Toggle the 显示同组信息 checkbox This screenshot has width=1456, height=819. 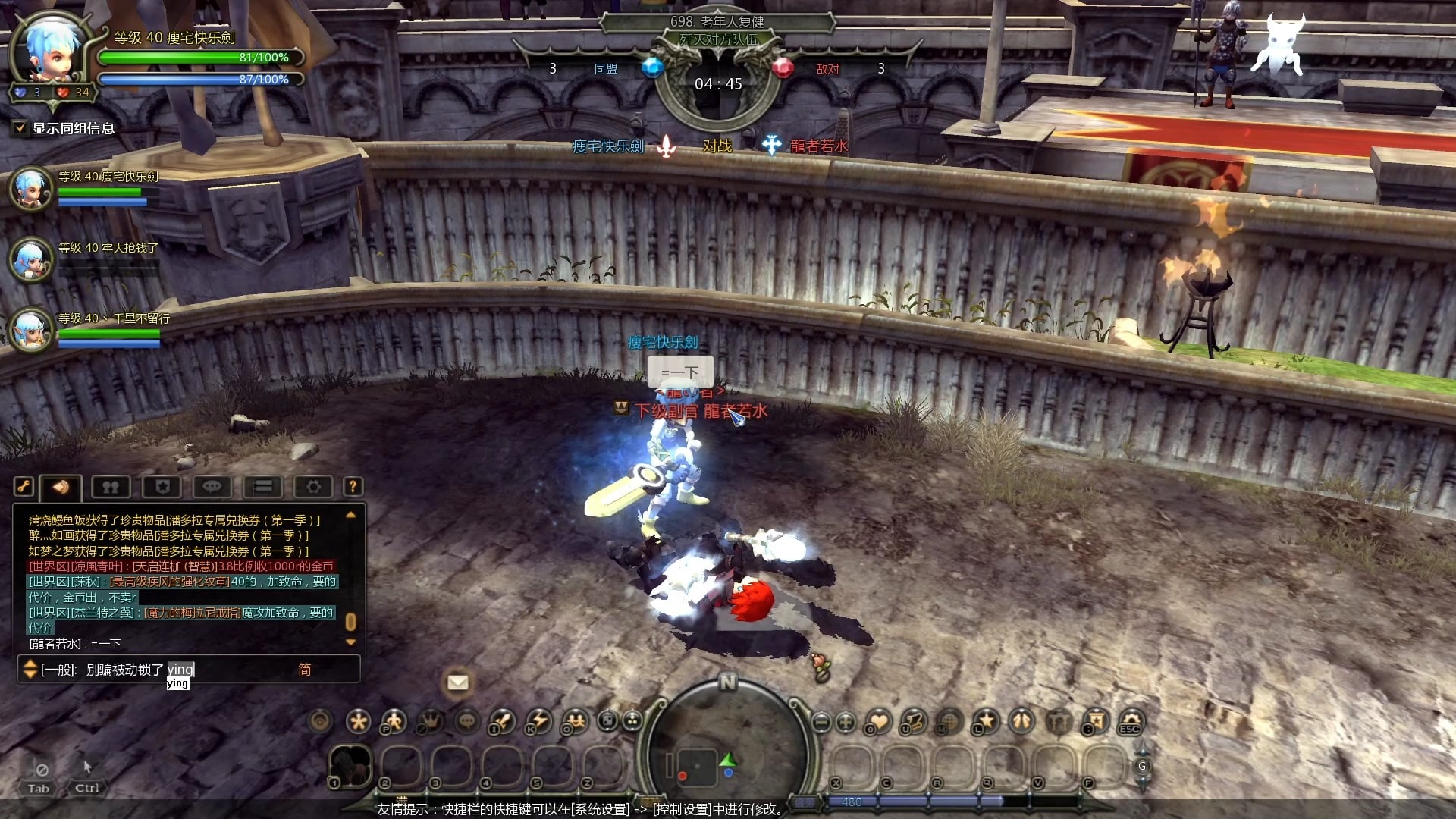(20, 128)
